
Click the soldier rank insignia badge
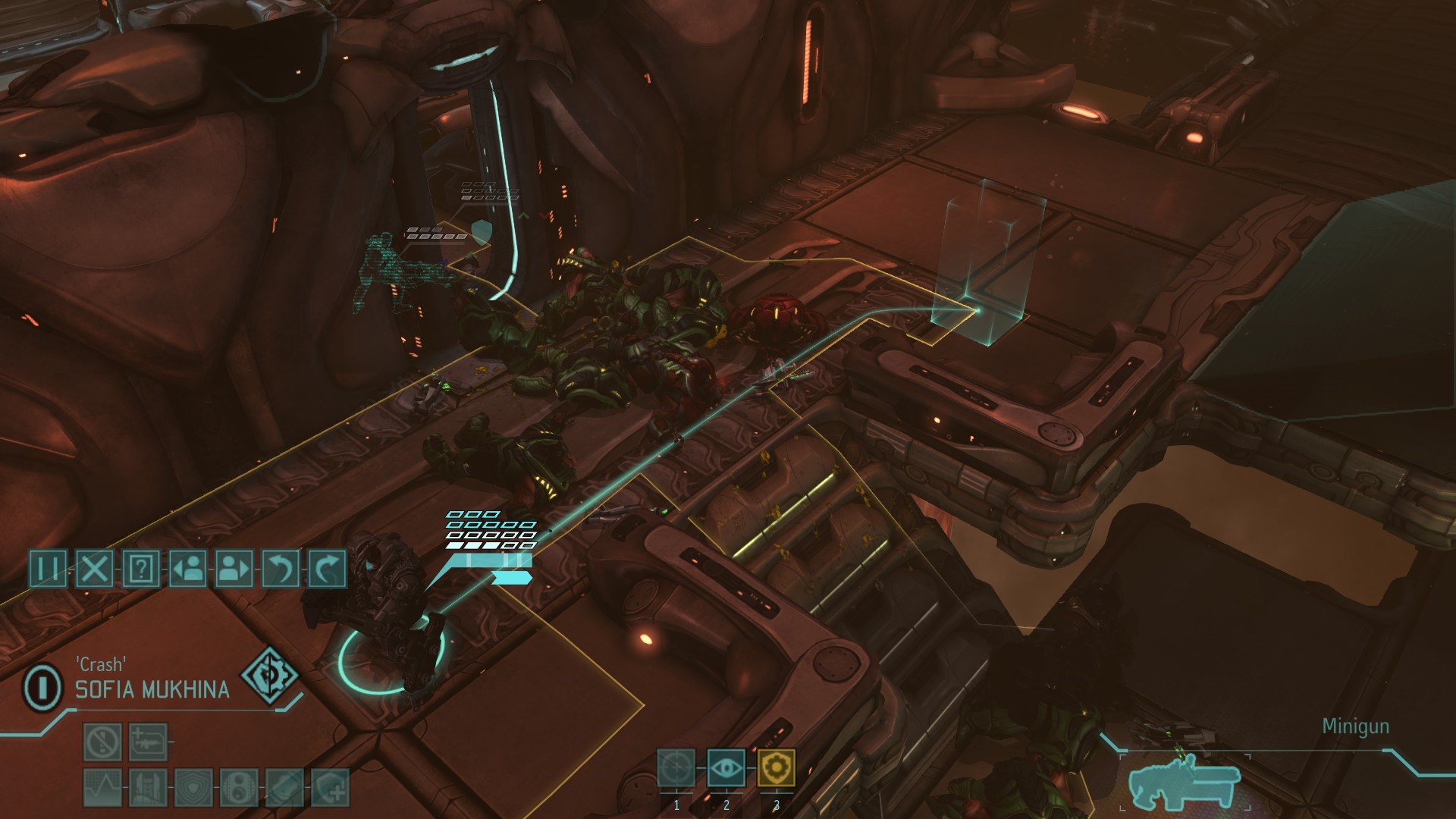pos(43,687)
